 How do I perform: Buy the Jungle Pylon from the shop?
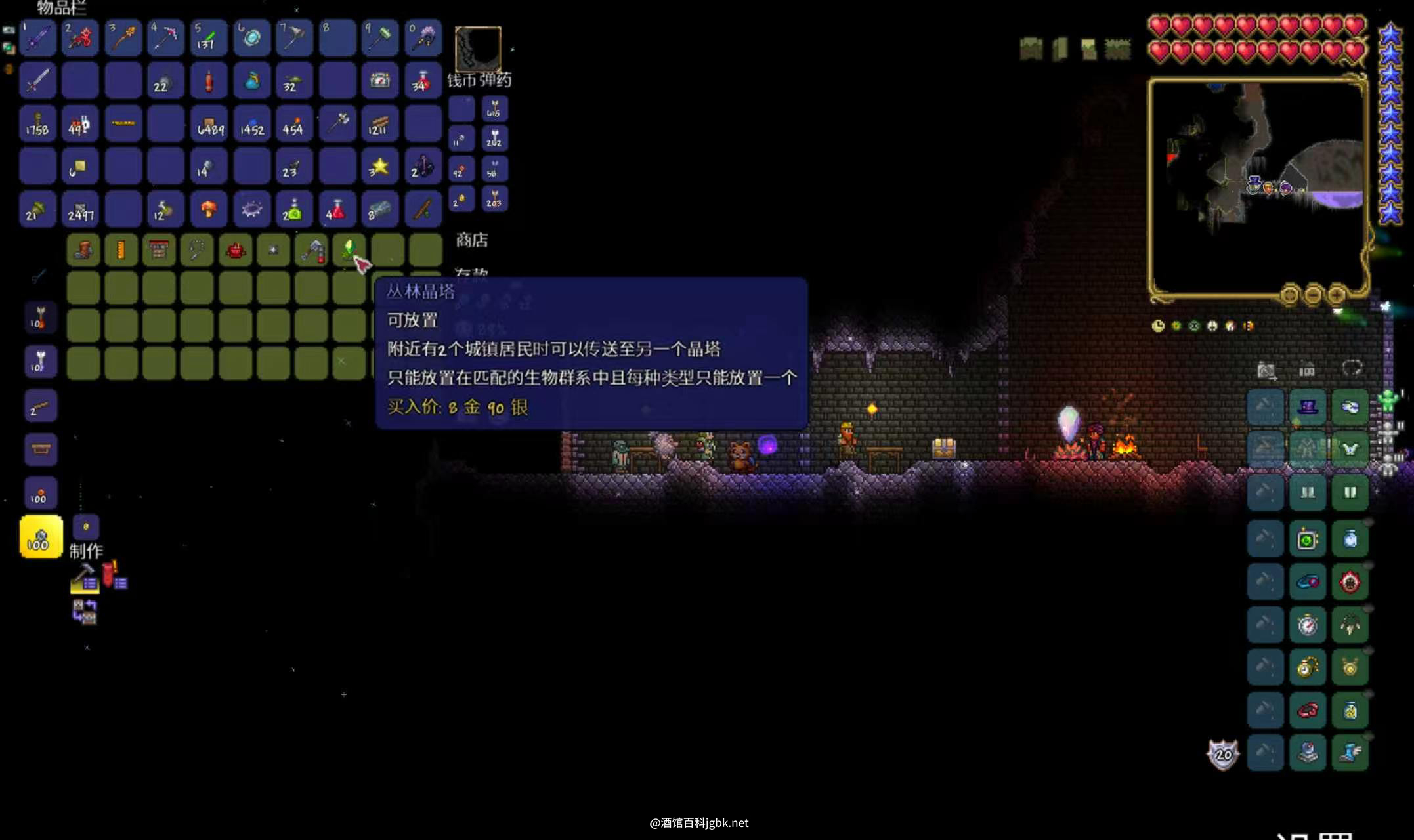(x=349, y=250)
